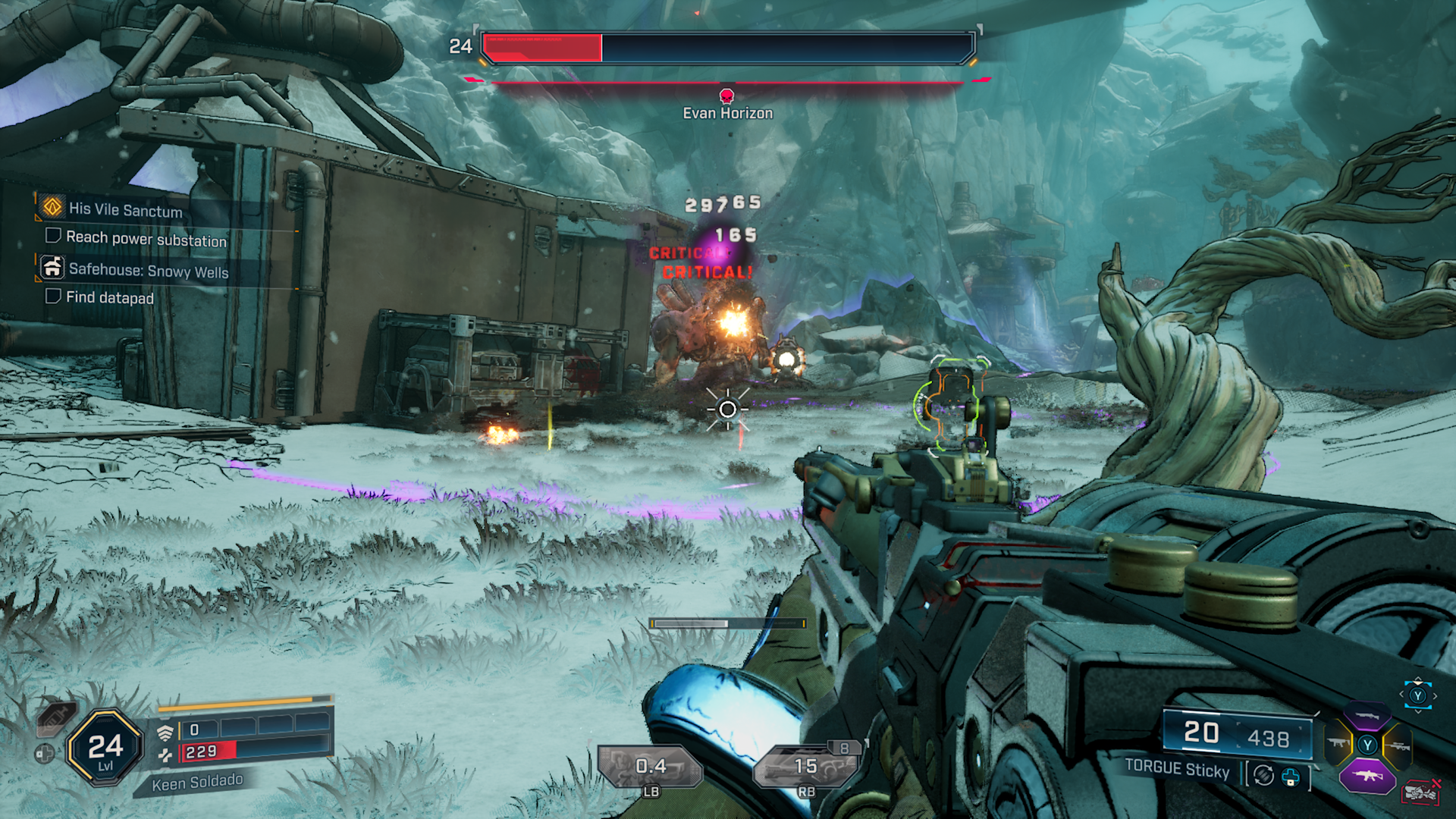1456x819 pixels.
Task: Select the His Vile Sanctum quest tracker
Action: tap(125, 209)
